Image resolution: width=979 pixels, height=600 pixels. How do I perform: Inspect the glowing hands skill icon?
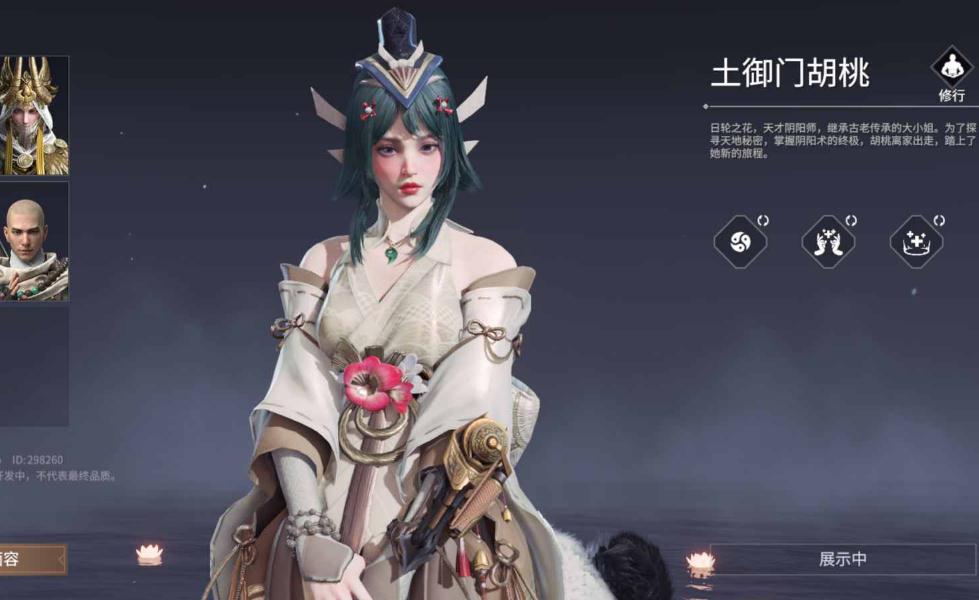click(828, 241)
